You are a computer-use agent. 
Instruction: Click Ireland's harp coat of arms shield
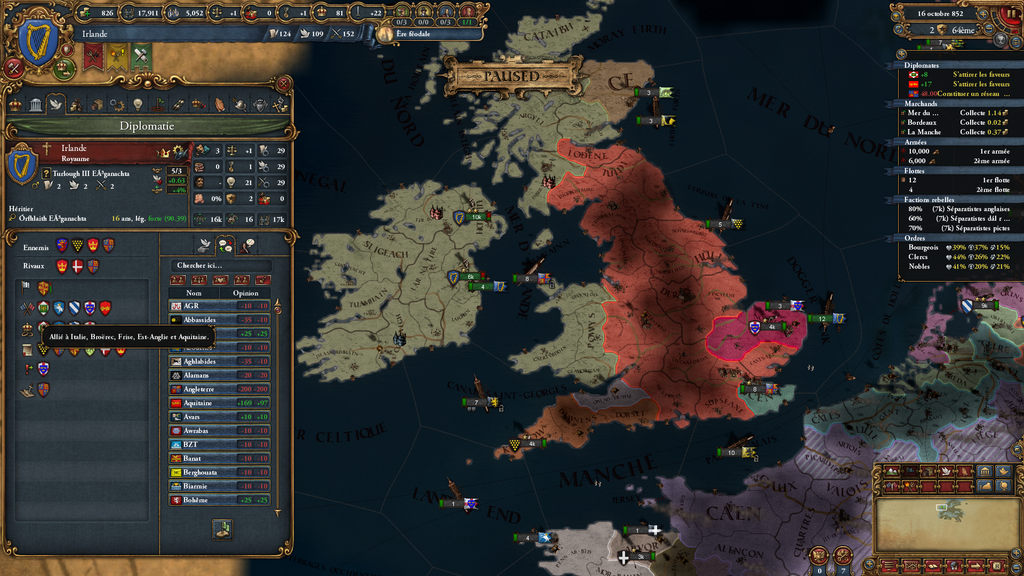38,41
